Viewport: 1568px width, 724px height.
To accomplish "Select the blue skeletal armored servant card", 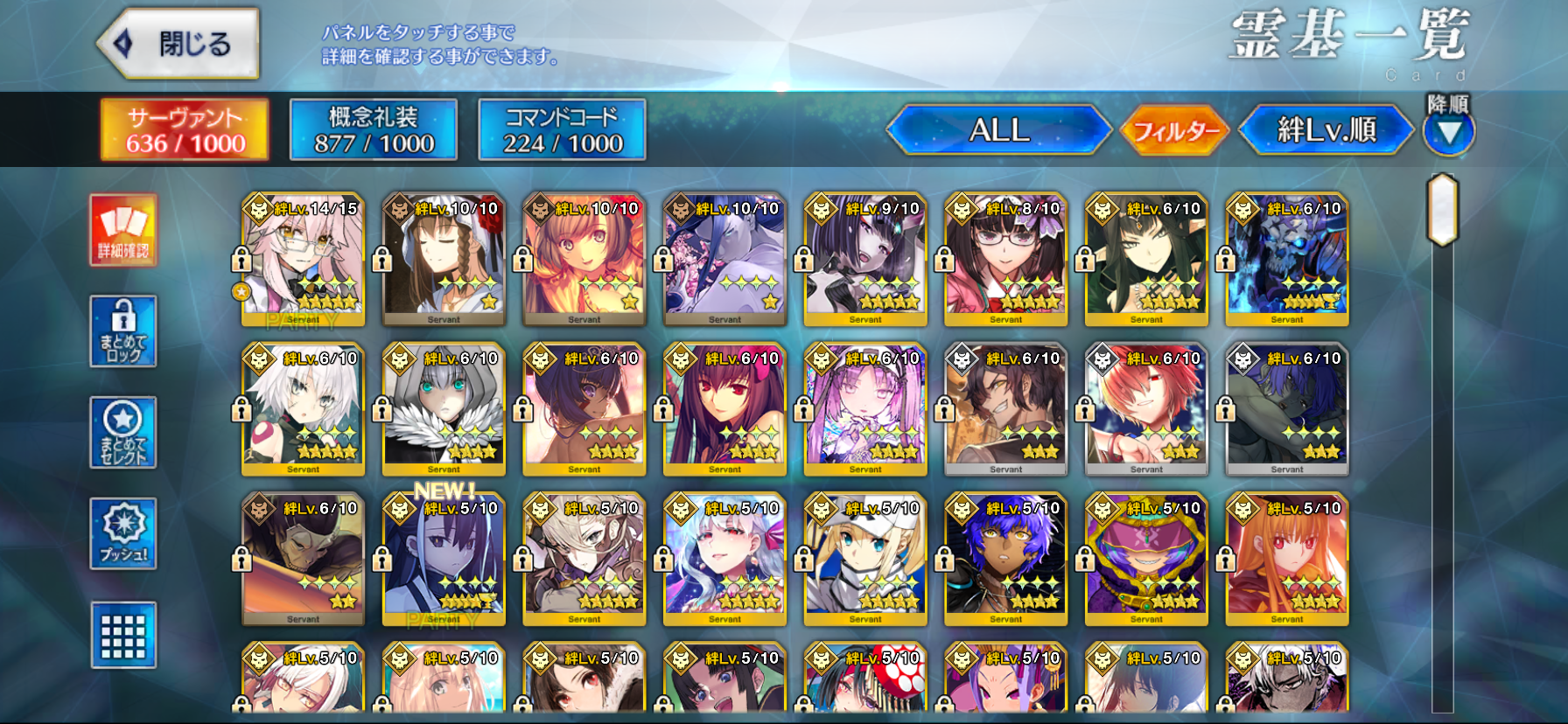I will tap(1287, 260).
